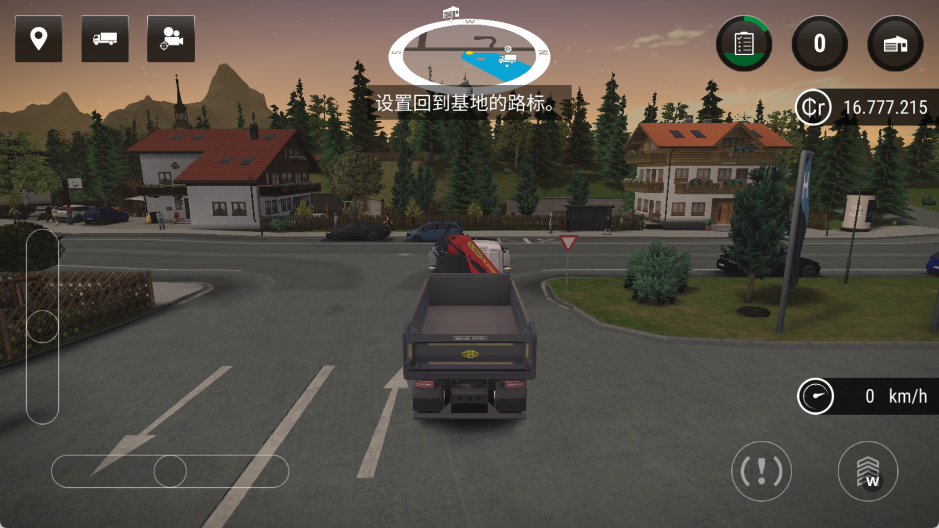Switch camera view with the camera icon
The image size is (939, 528).
pyautogui.click(x=171, y=39)
